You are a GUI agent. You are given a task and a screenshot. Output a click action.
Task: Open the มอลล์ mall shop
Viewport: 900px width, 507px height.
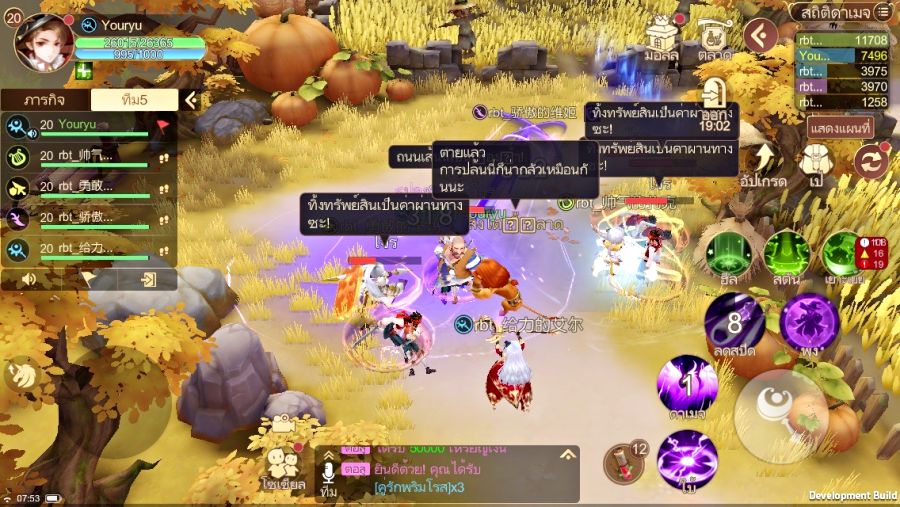click(x=662, y=40)
